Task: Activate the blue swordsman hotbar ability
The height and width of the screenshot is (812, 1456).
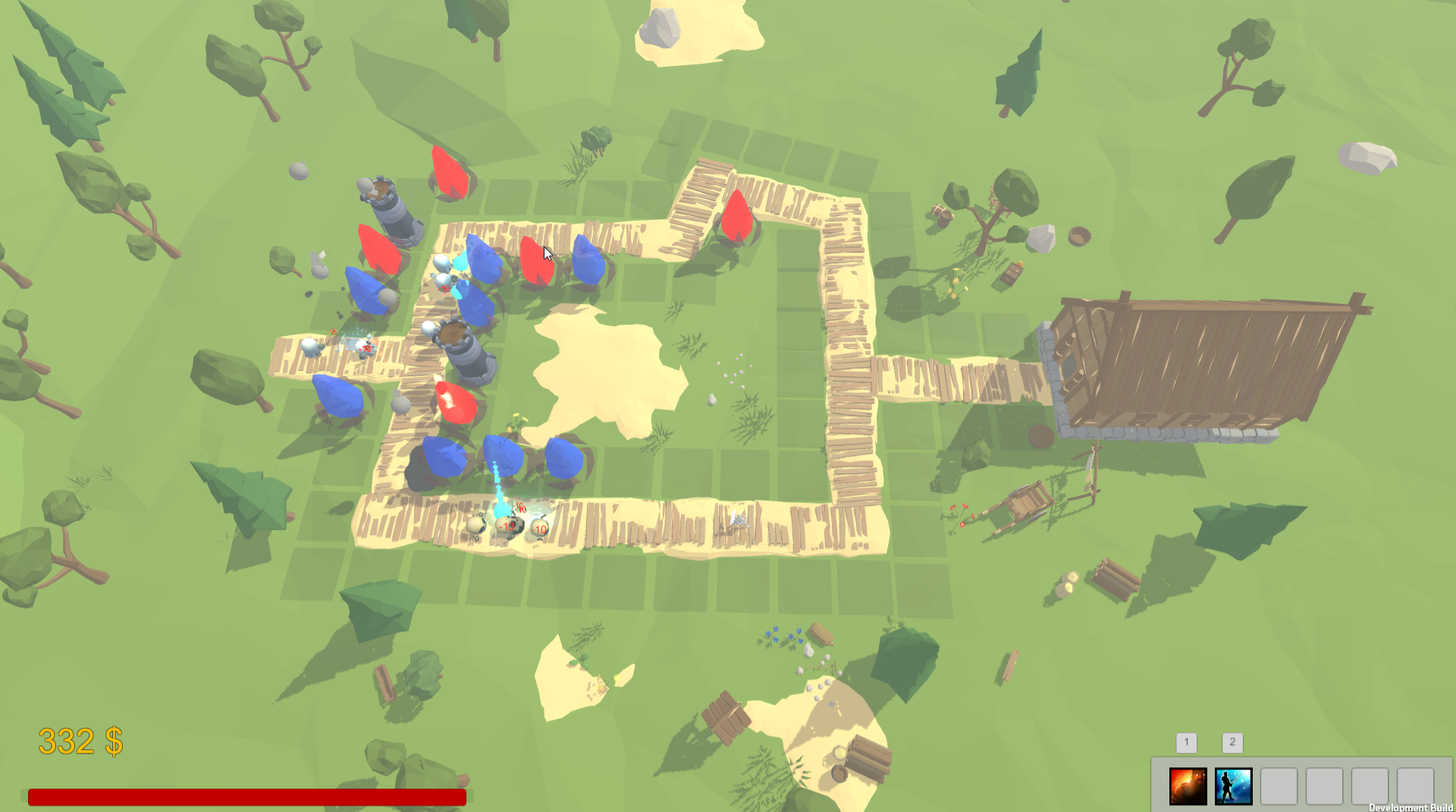Action: [1233, 785]
